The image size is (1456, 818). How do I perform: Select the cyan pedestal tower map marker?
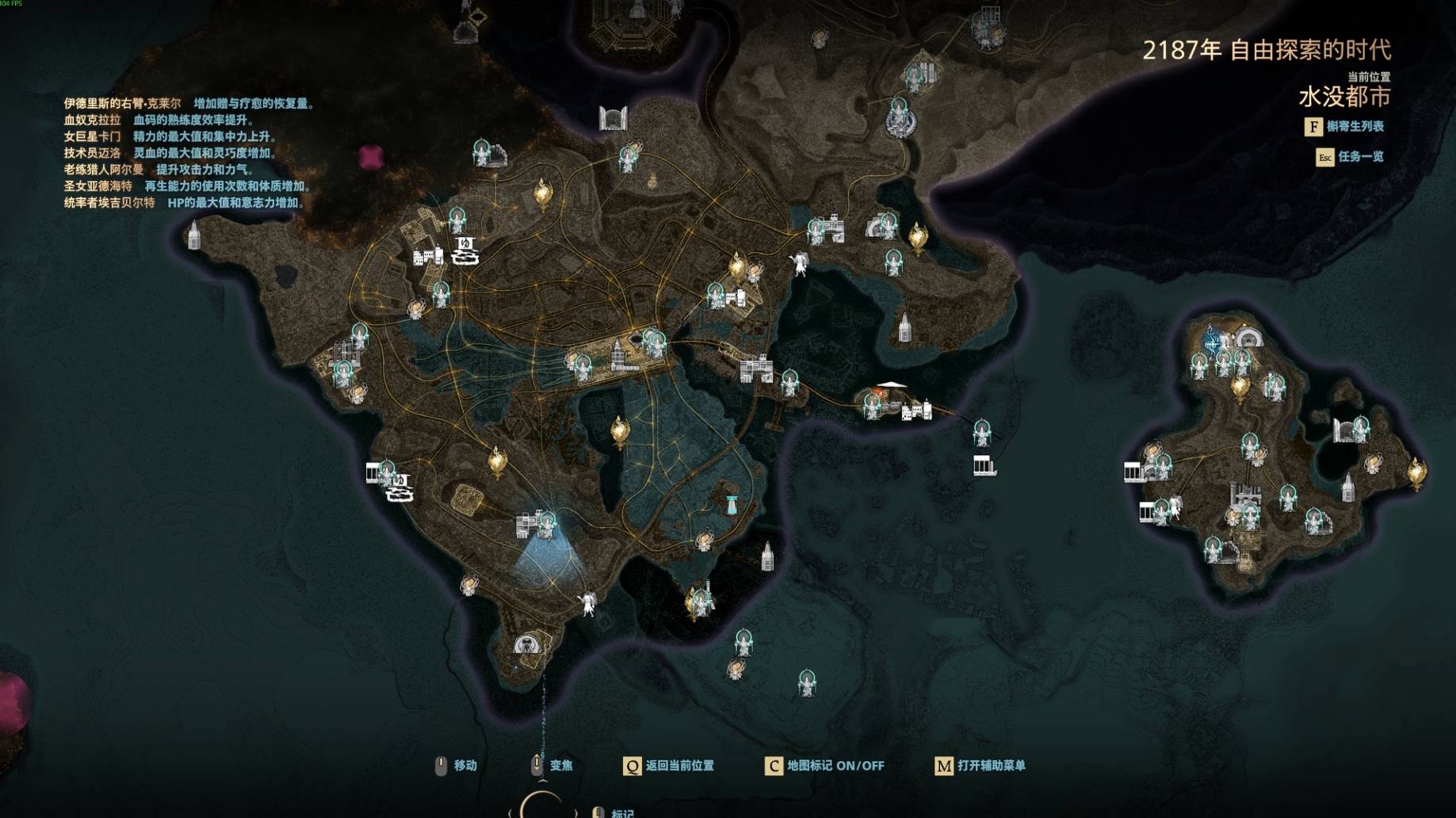pyautogui.click(x=731, y=503)
